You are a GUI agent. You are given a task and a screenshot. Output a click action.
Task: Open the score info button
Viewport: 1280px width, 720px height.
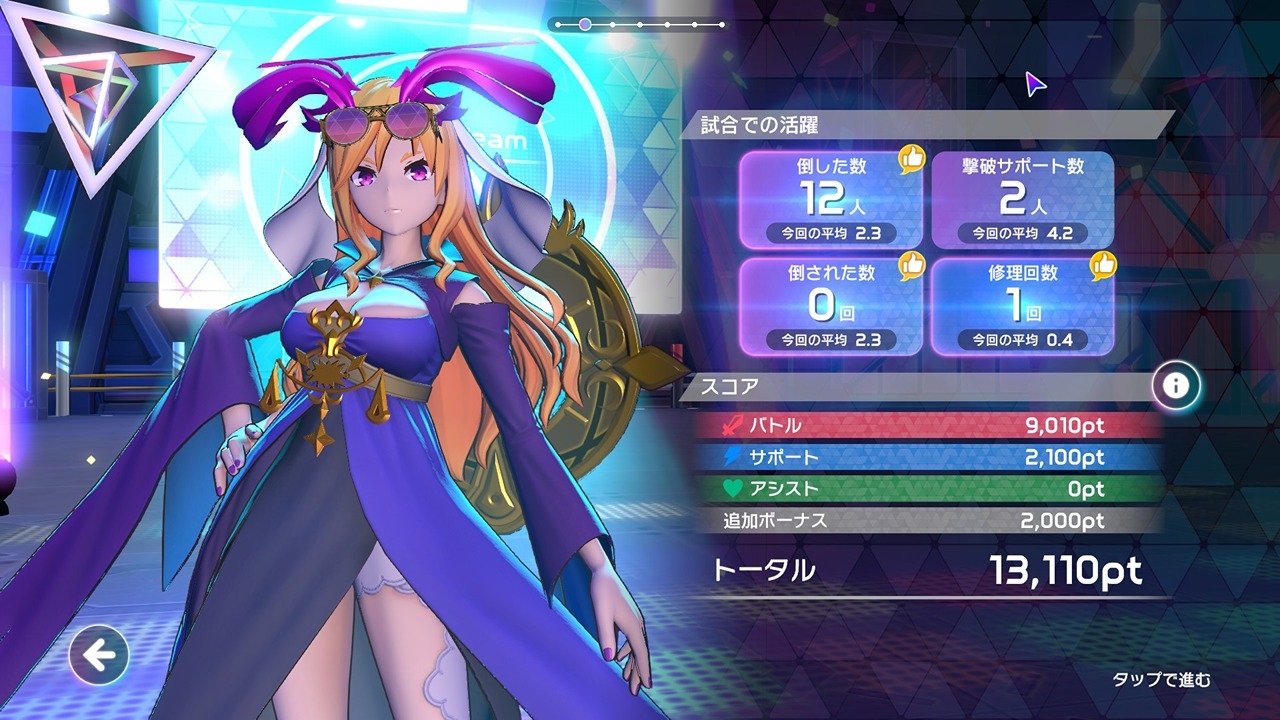1176,385
